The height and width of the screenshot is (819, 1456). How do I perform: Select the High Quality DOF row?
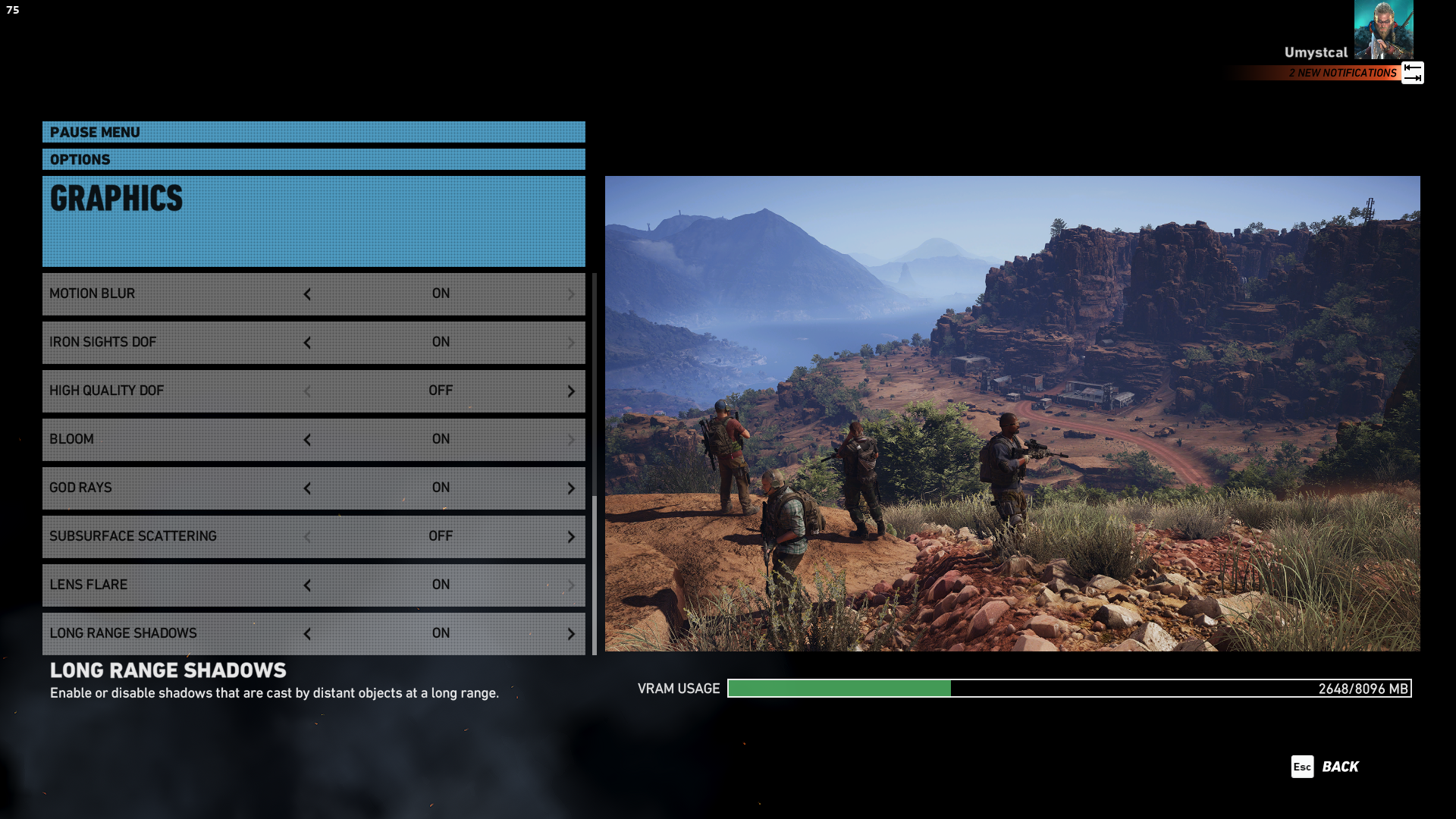coord(174,391)
